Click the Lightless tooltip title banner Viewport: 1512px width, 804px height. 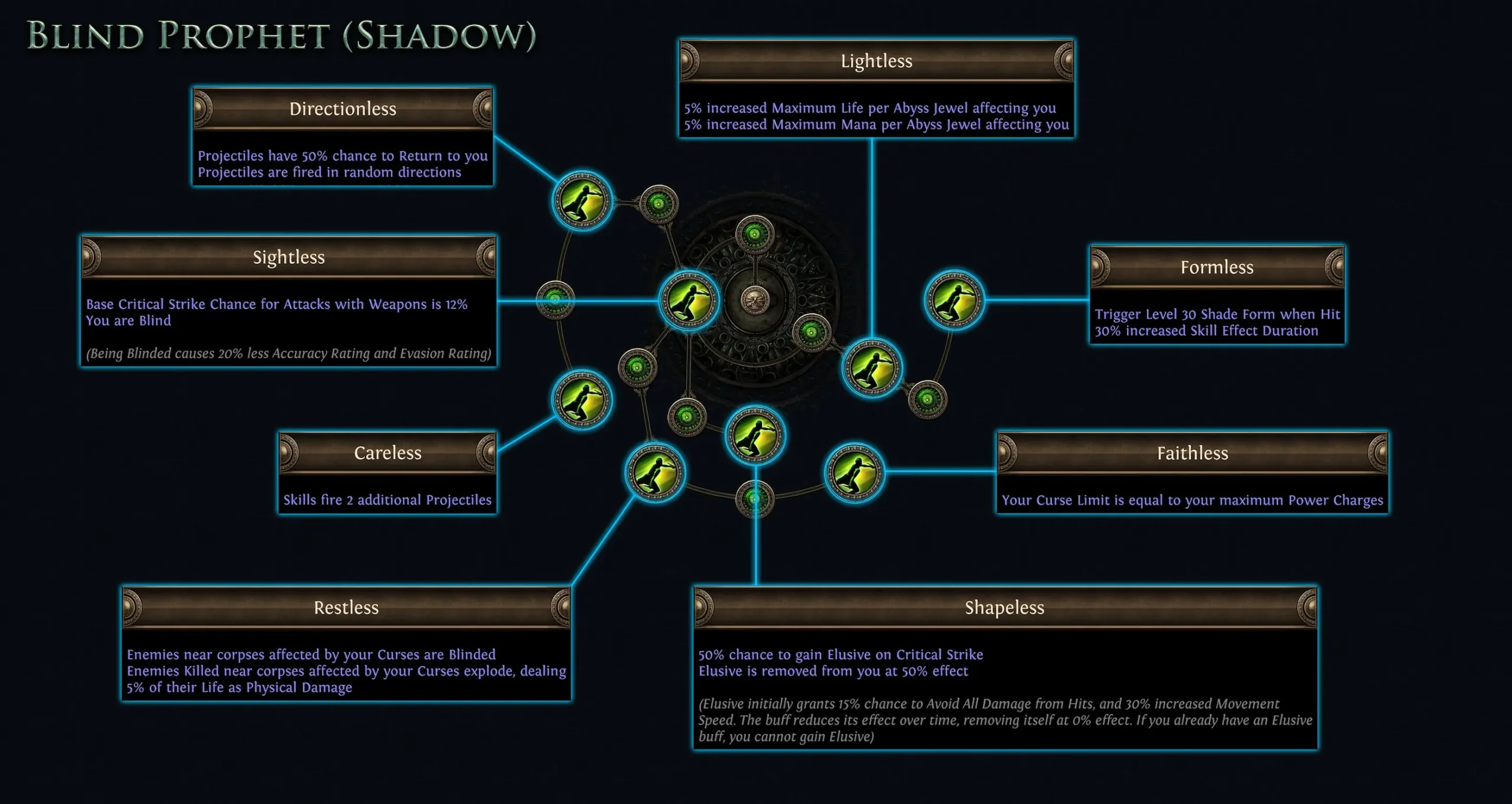coord(876,61)
